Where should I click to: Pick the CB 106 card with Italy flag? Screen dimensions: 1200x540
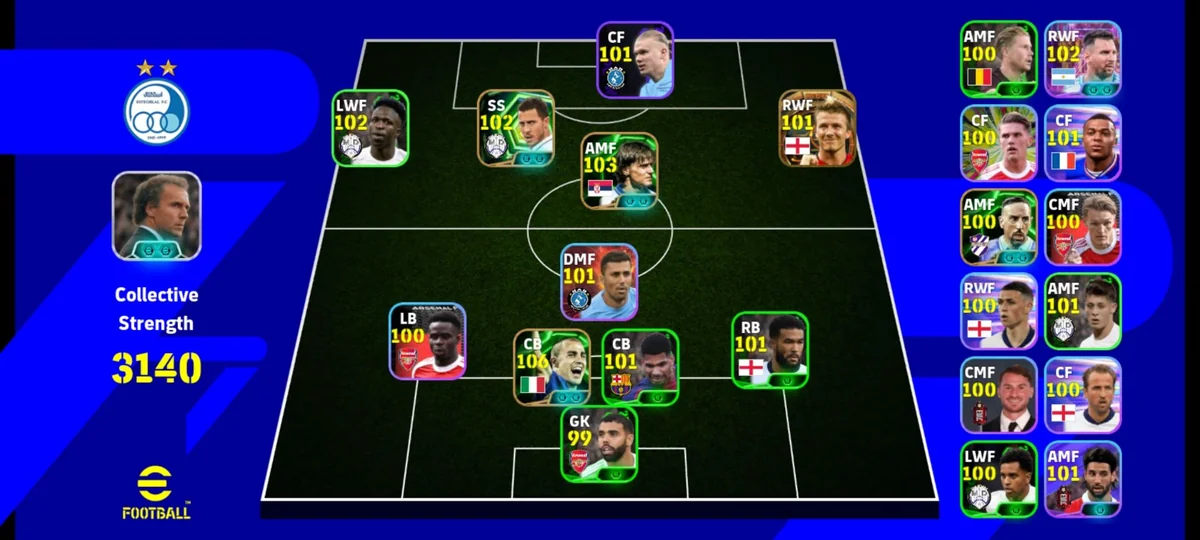[x=552, y=367]
